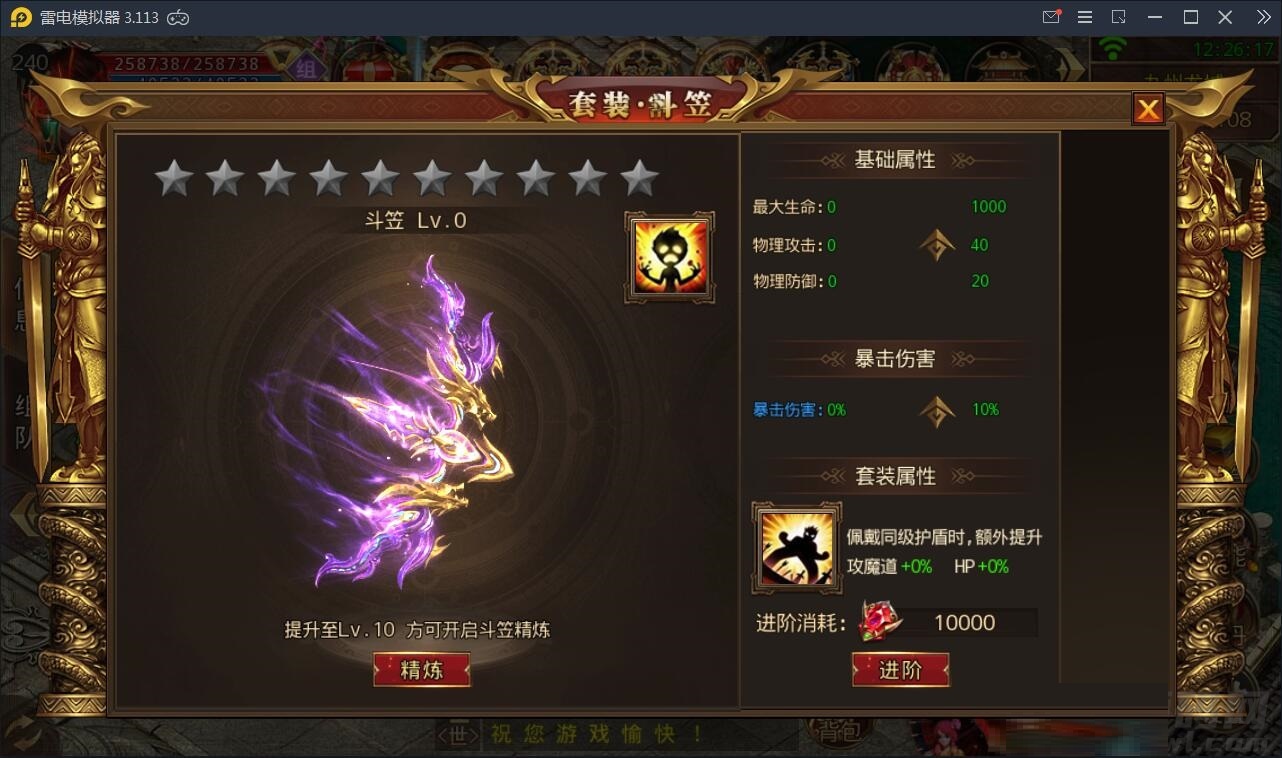This screenshot has height=758, width=1282.
Task: Open the LDPlayer mail icon with notification dot
Action: [x=1051, y=16]
